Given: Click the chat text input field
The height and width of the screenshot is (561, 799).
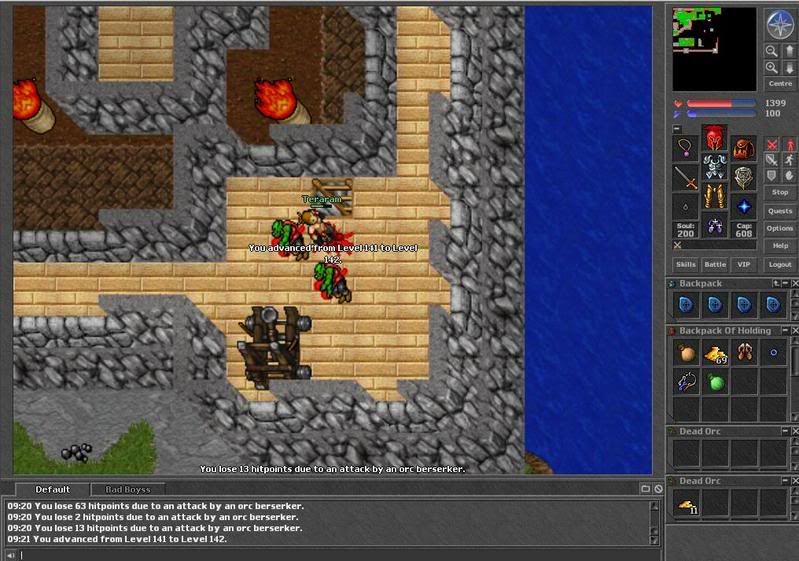Looking at the screenshot, I should pyautogui.click(x=330, y=554).
